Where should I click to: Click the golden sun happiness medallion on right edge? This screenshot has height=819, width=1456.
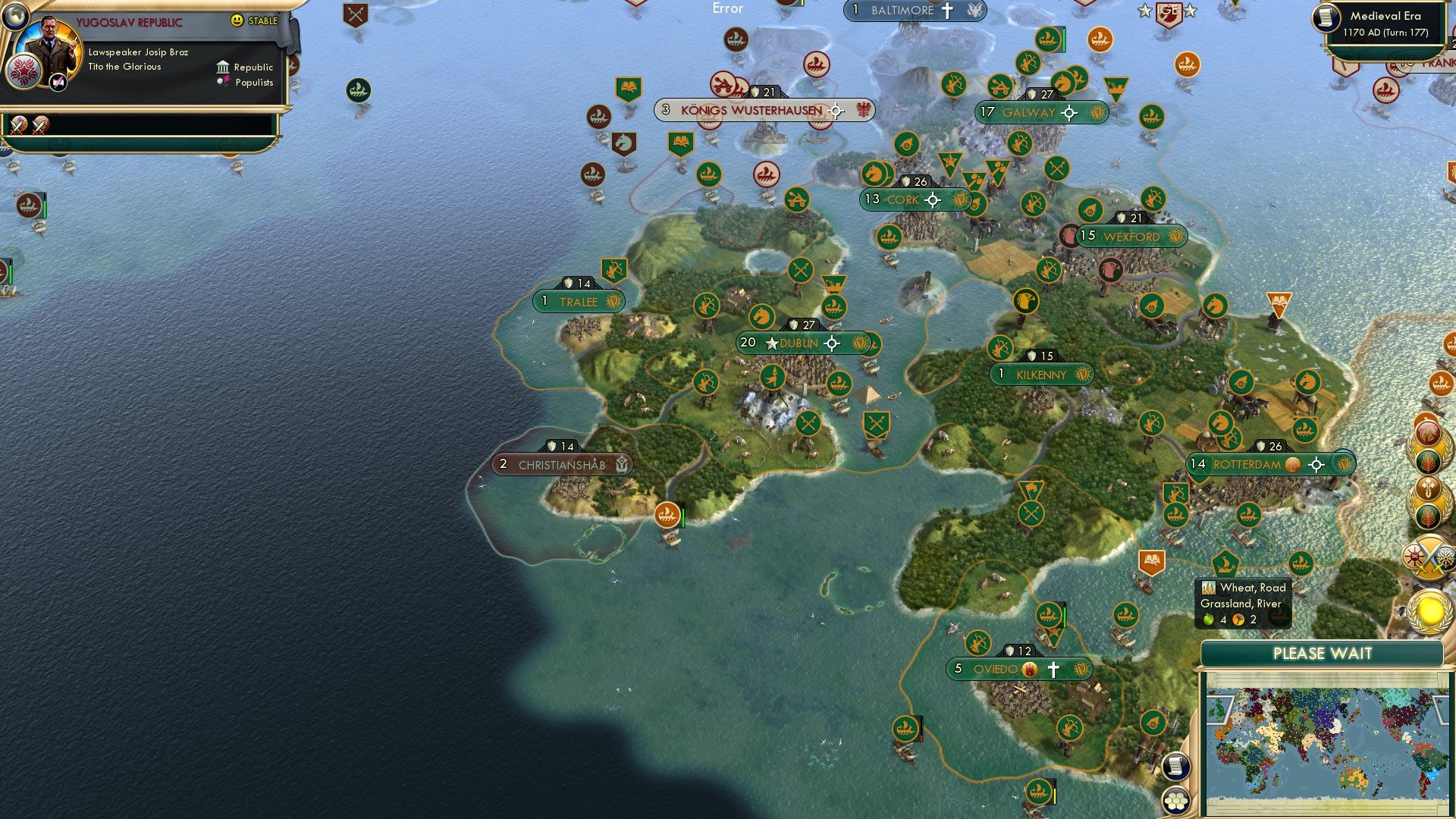[x=1429, y=610]
